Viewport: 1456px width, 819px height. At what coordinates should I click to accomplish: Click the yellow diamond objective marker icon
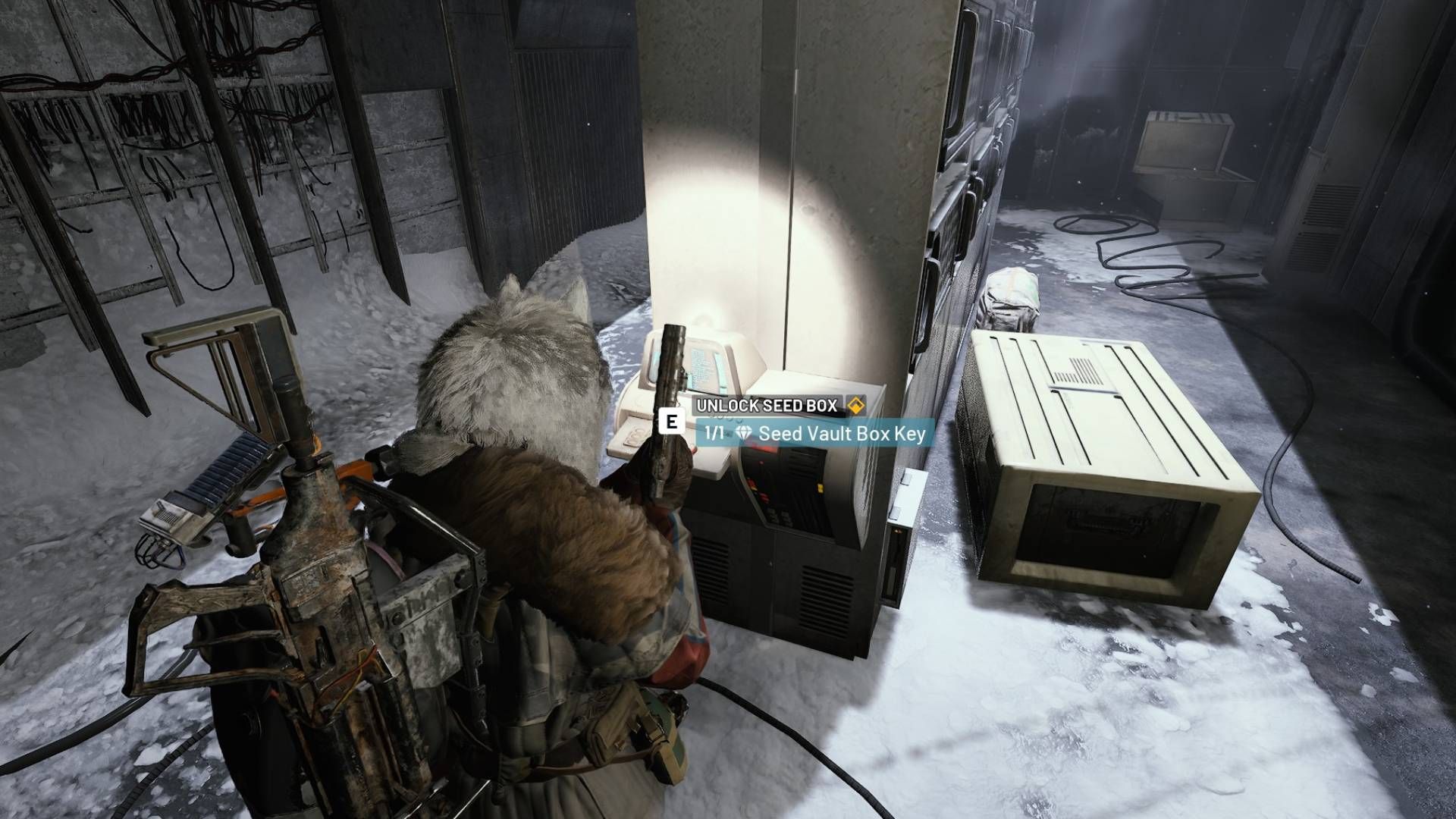point(858,405)
